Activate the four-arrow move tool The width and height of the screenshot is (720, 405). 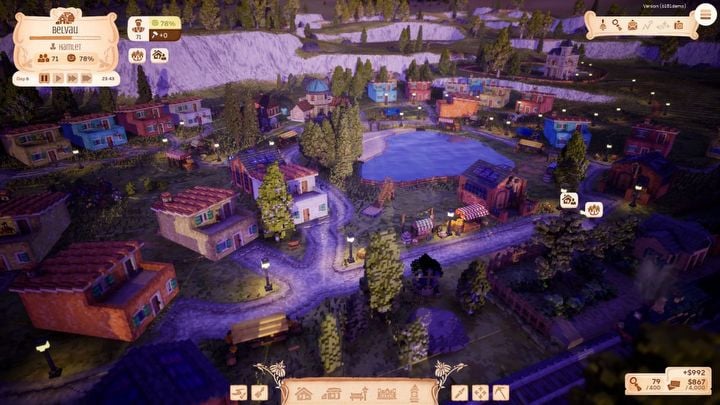pyautogui.click(x=480, y=393)
